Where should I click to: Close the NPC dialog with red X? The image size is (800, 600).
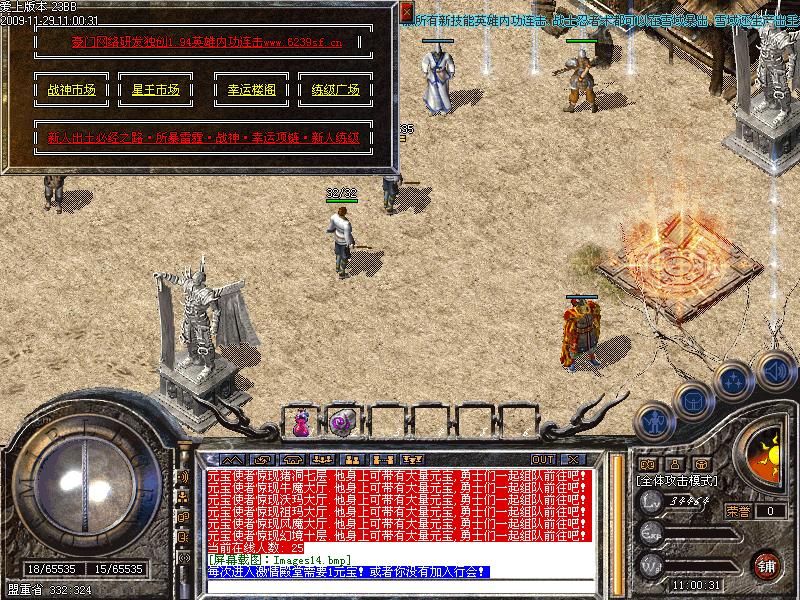coord(407,13)
